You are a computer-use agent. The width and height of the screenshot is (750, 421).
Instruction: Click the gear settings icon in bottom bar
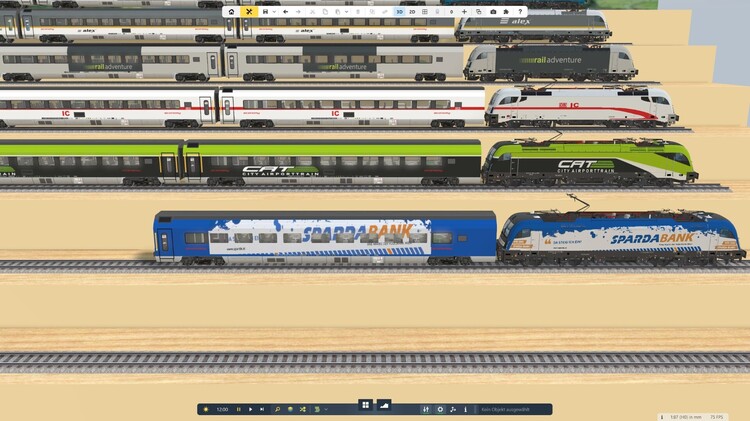pos(440,409)
